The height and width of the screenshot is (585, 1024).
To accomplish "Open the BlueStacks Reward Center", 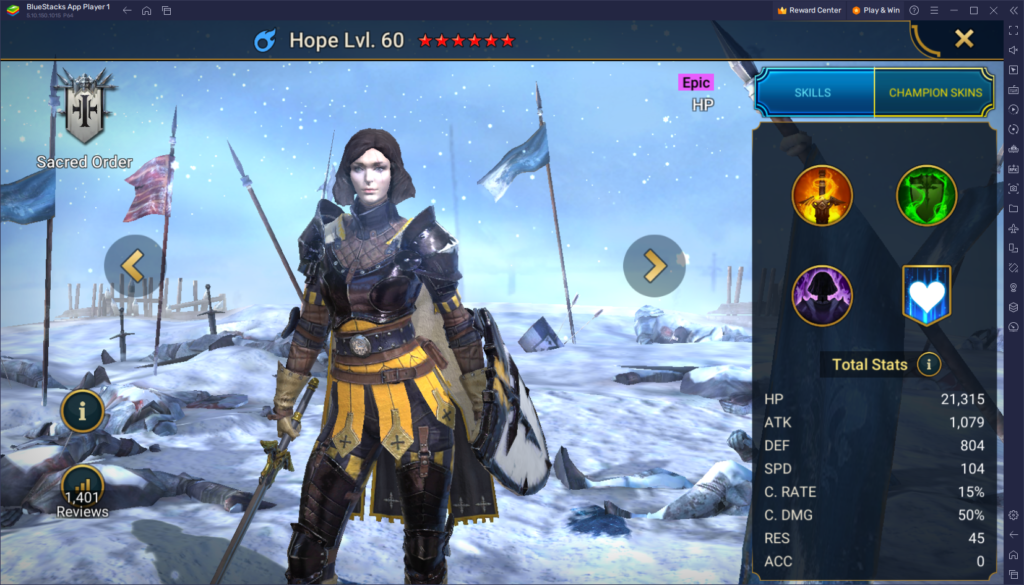I will pos(809,10).
